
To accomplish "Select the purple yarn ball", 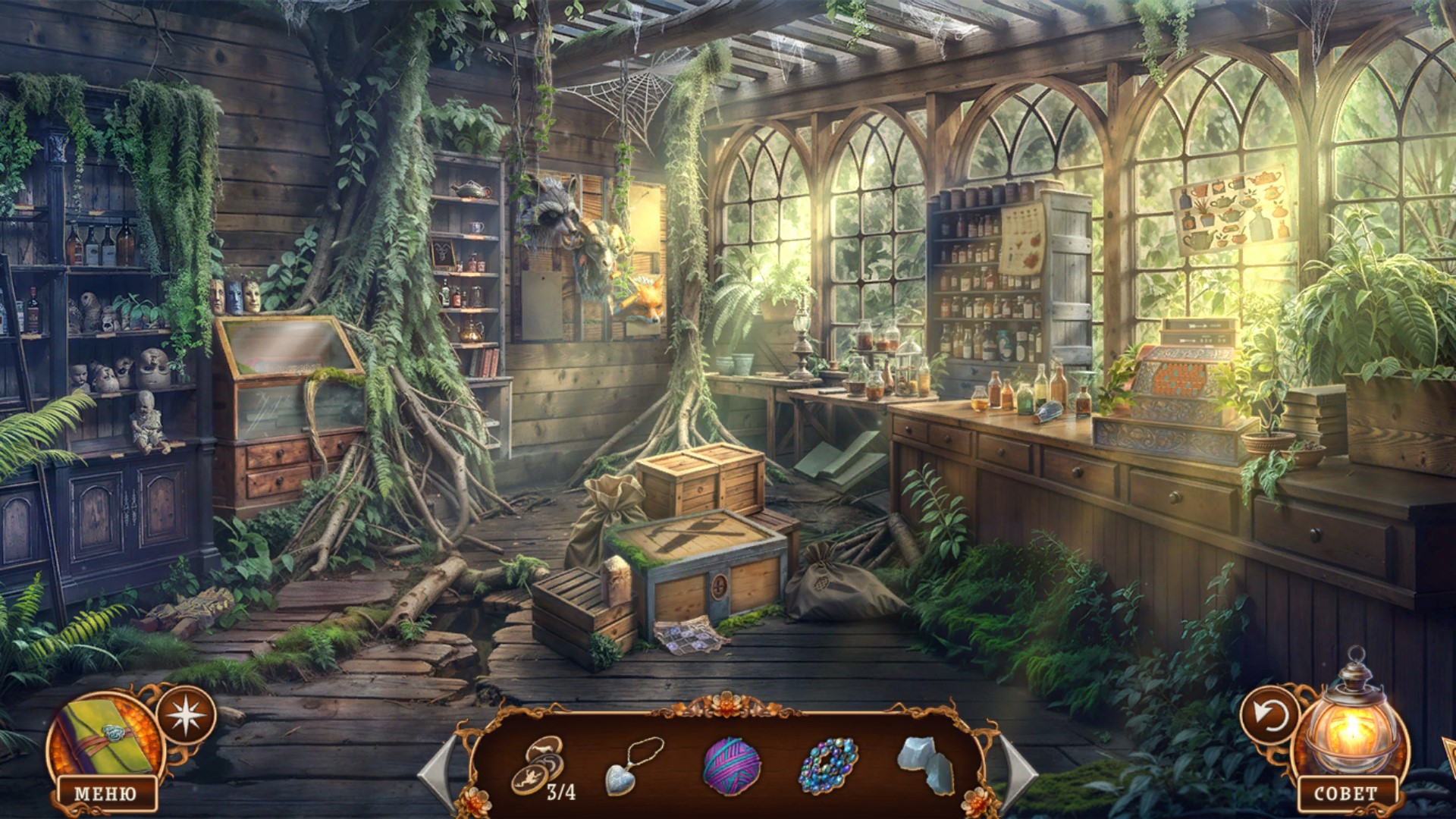I will click(x=732, y=765).
